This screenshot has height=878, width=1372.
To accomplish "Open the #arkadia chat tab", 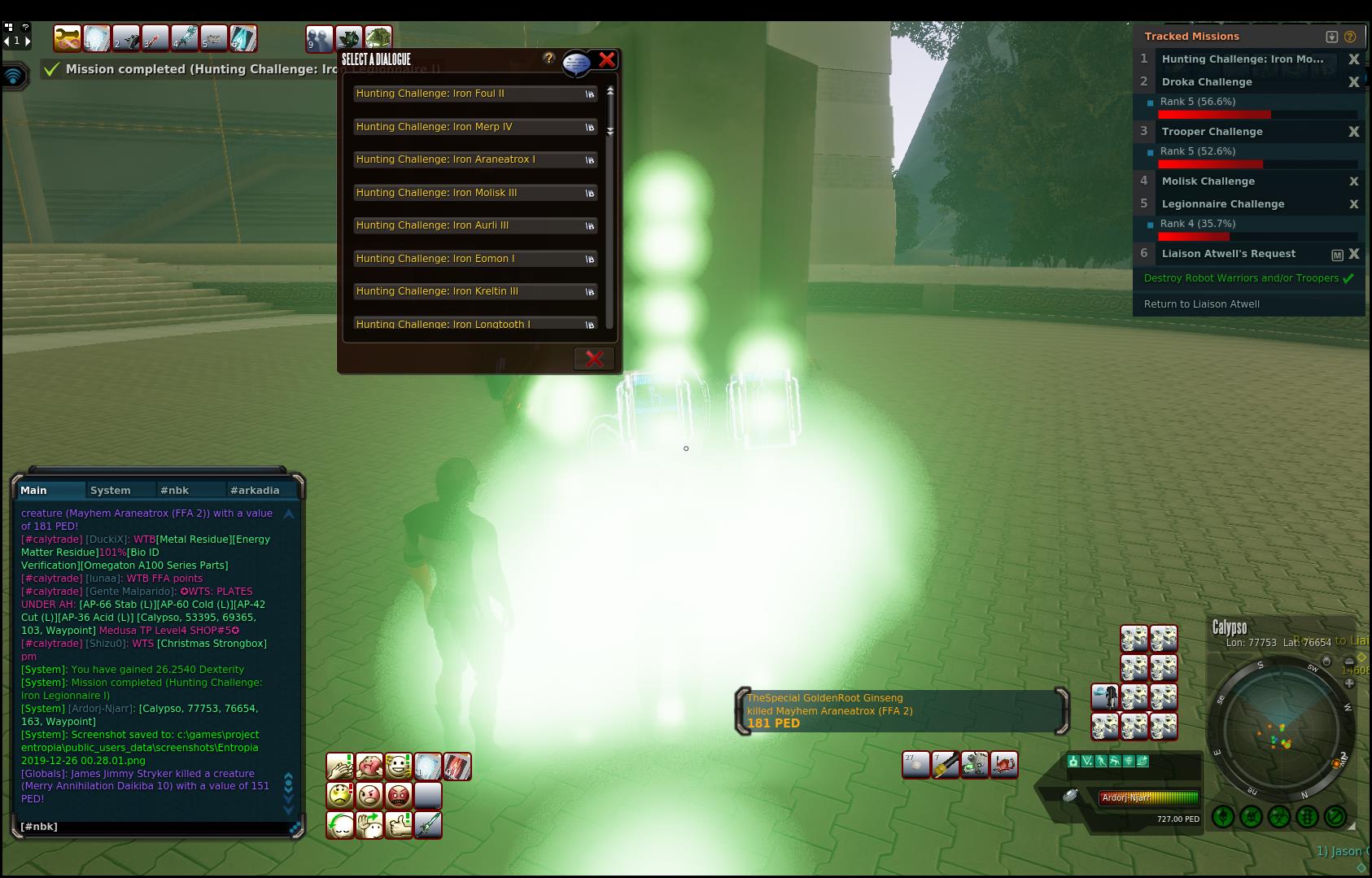I will 255,490.
